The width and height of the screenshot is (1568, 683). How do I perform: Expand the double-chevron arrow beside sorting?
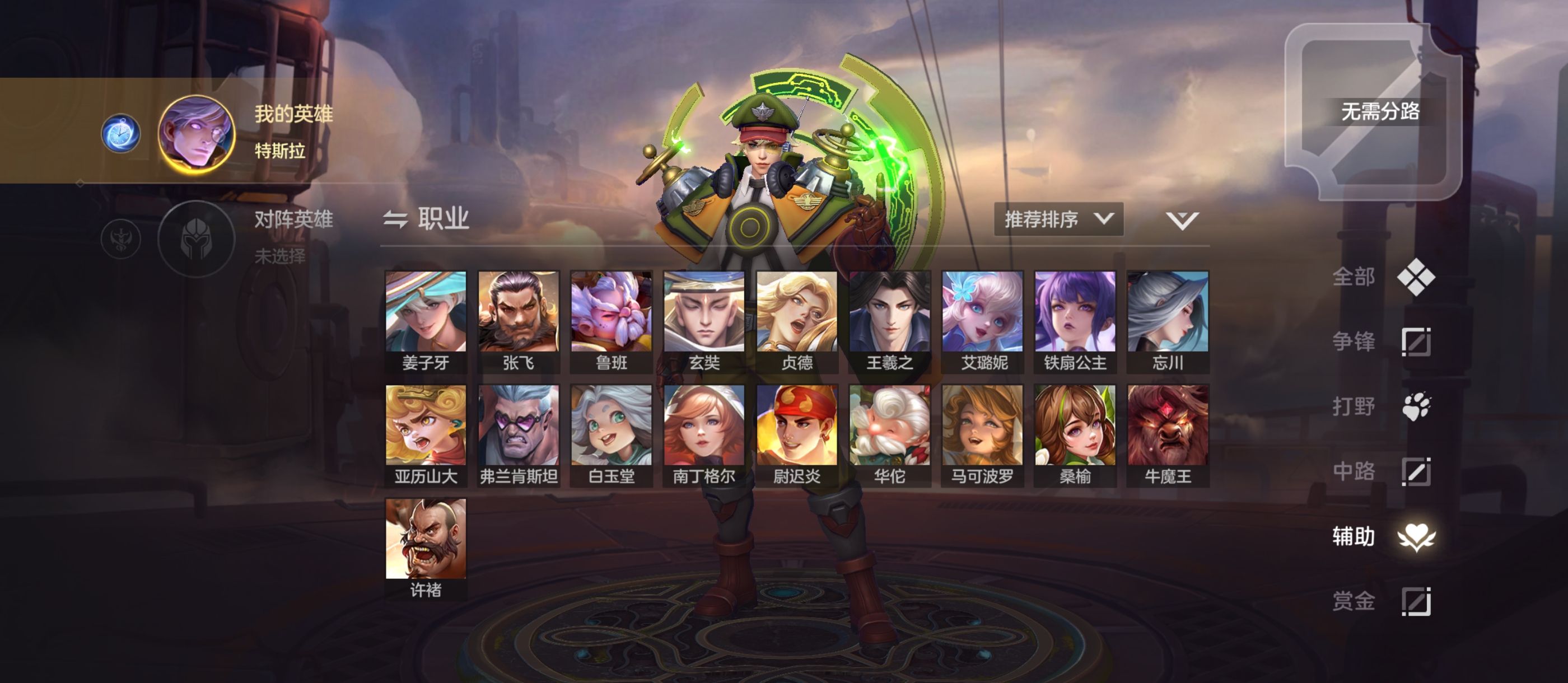(x=1182, y=221)
